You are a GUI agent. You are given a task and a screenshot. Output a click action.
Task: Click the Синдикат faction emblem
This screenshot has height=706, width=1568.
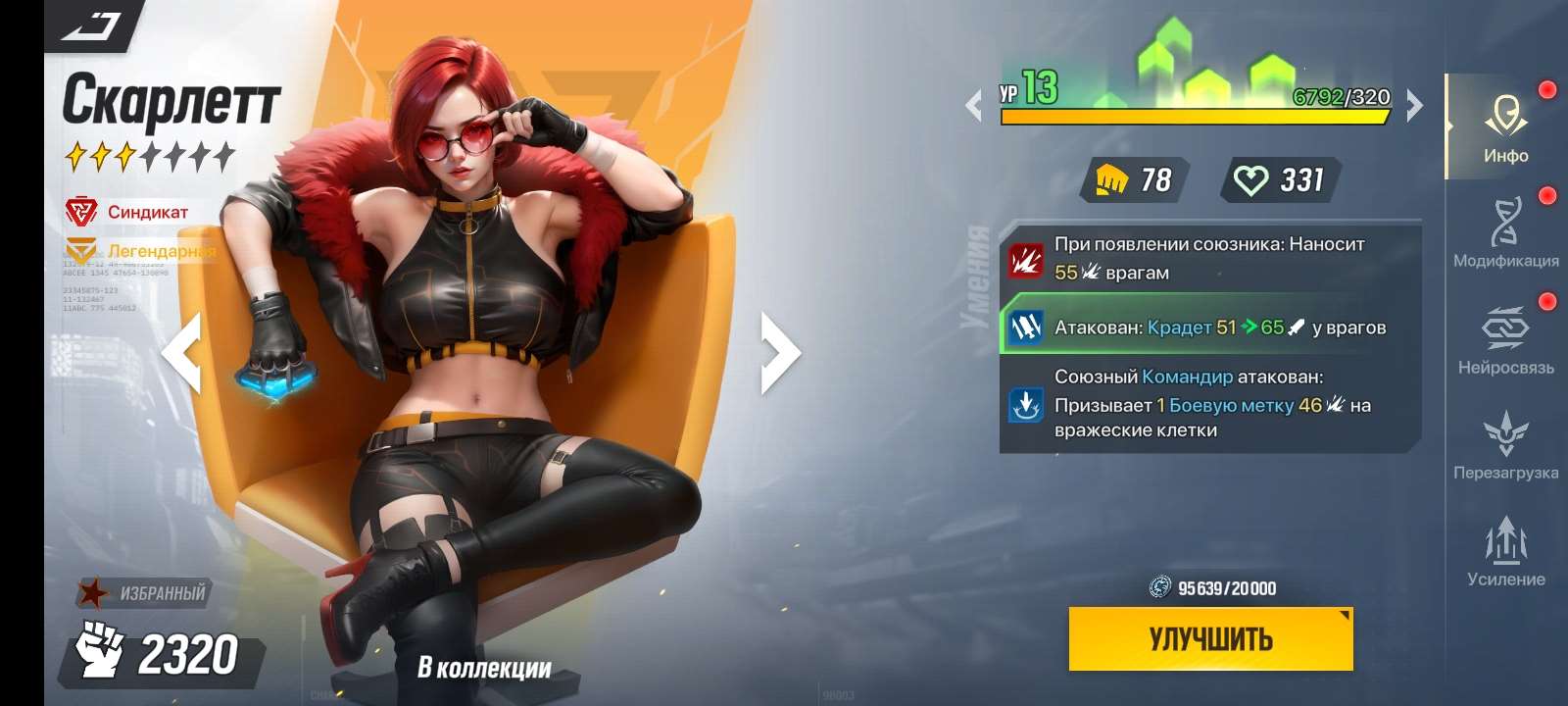[x=83, y=209]
